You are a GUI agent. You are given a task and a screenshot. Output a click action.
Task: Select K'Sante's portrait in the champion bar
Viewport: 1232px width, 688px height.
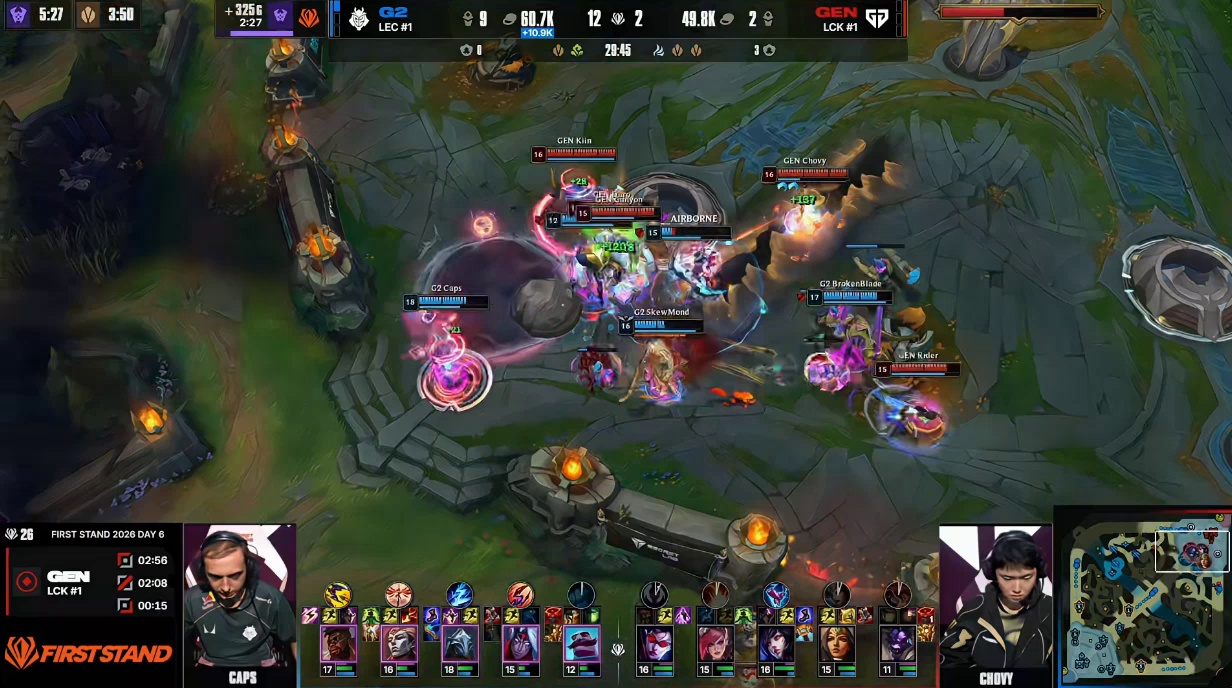(x=338, y=644)
